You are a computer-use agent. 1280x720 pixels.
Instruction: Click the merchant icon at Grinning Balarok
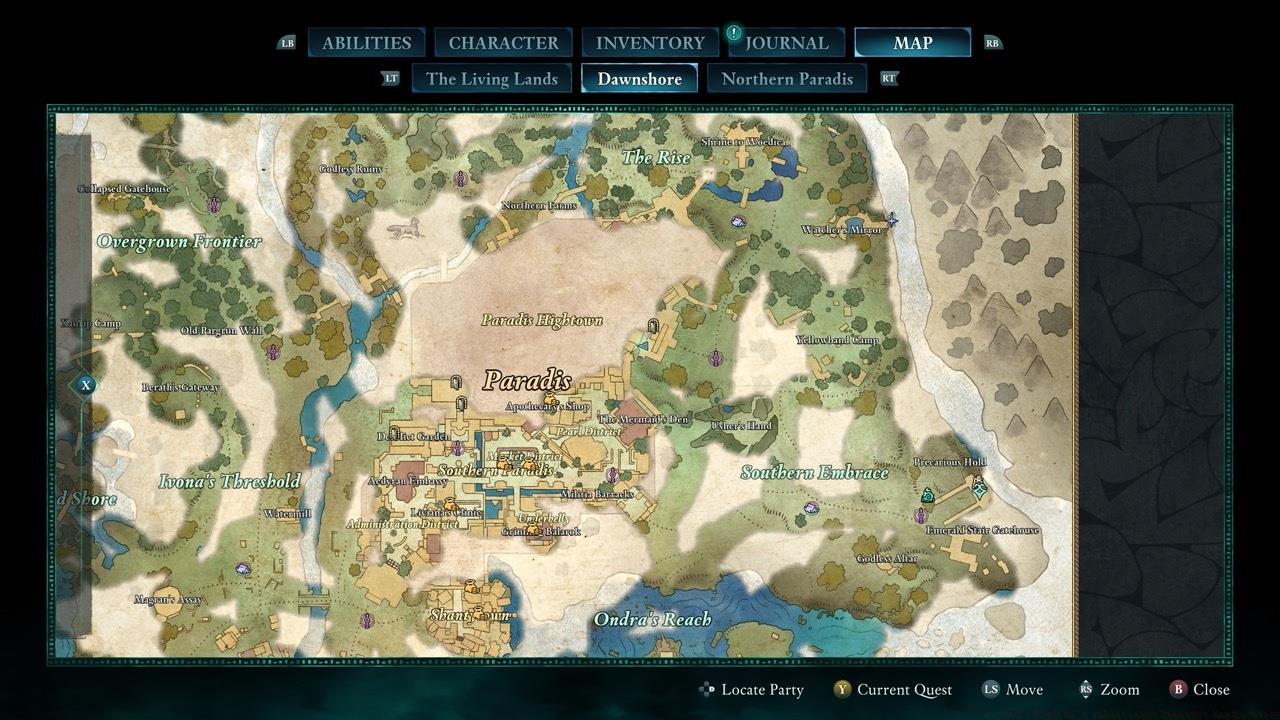click(533, 527)
